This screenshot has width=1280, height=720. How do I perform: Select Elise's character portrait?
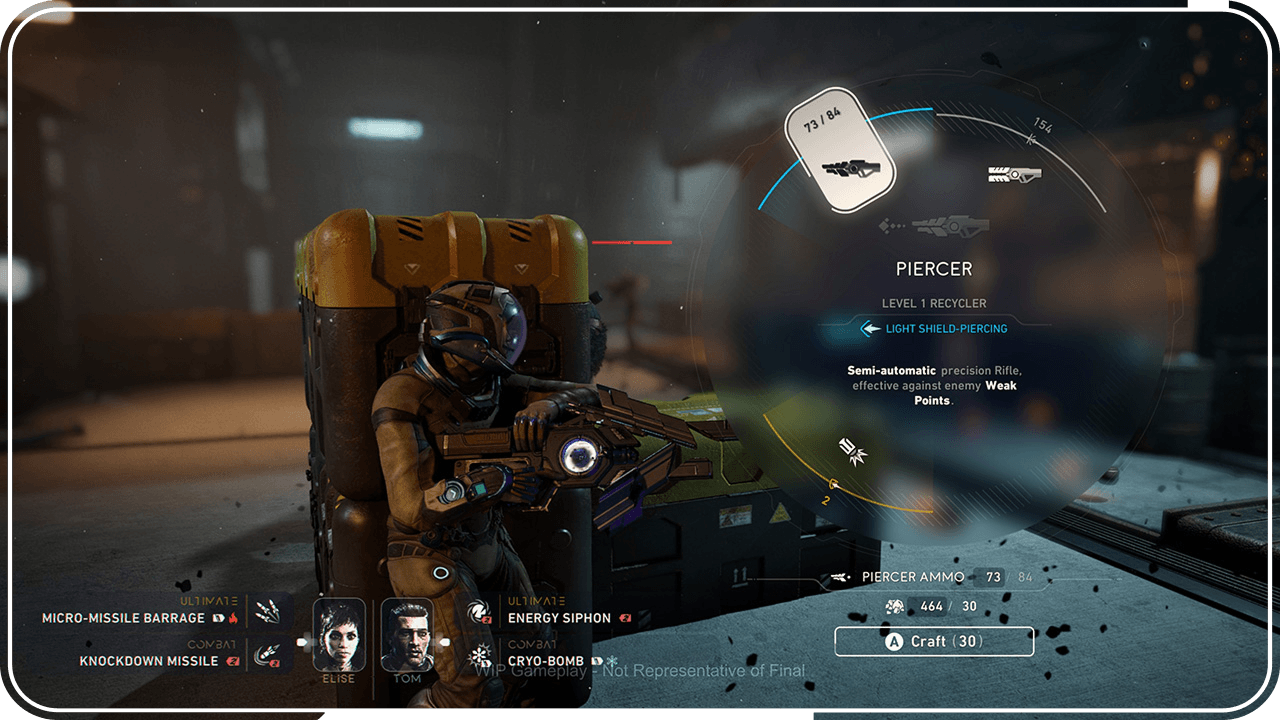(339, 635)
